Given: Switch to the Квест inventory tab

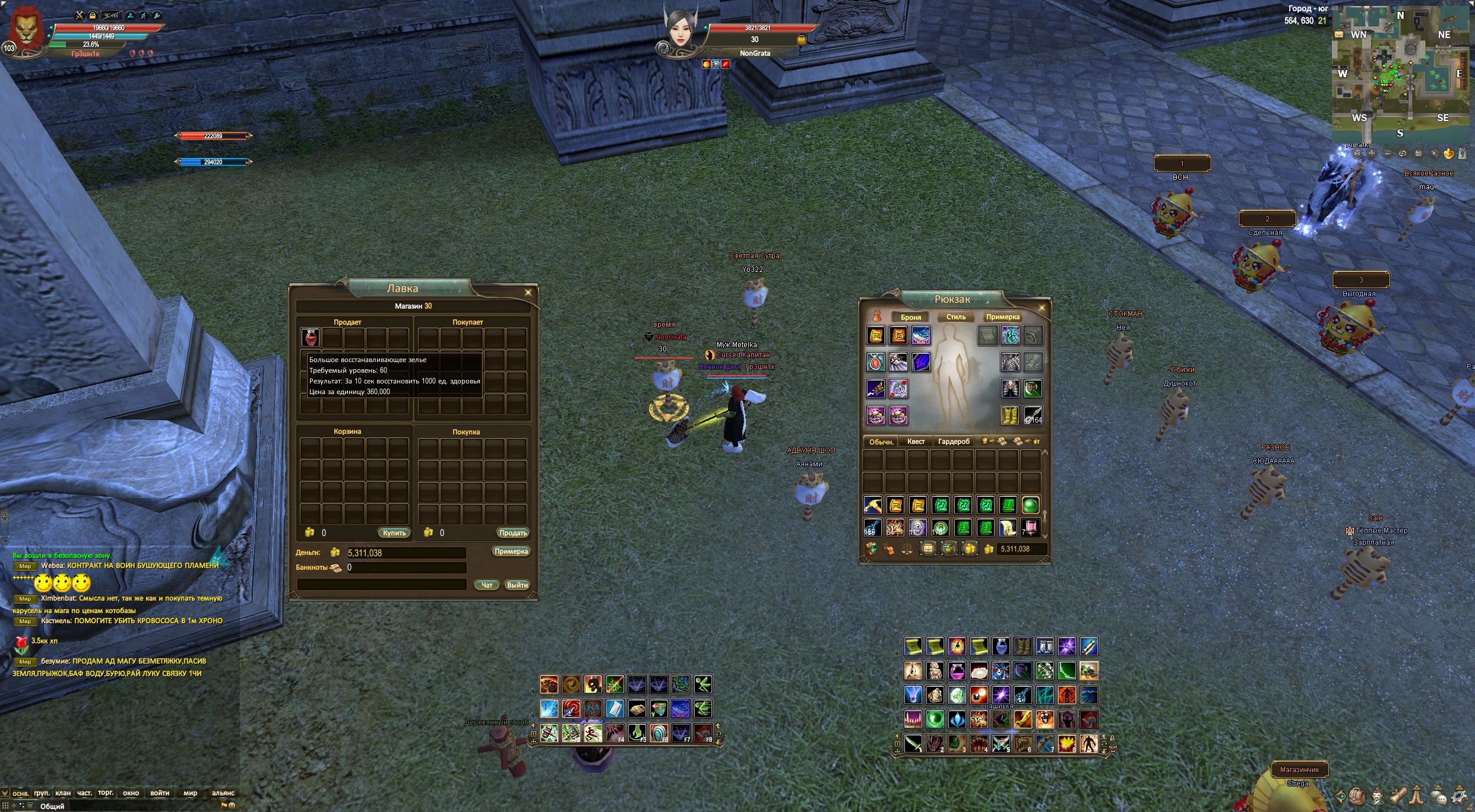Looking at the screenshot, I should coord(916,442).
